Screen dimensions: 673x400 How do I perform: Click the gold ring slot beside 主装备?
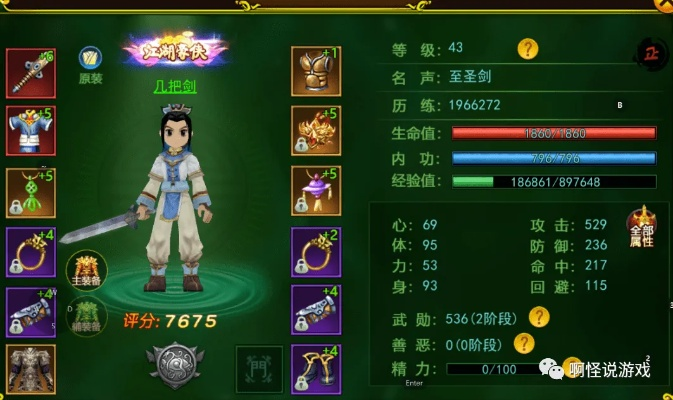tap(31, 252)
